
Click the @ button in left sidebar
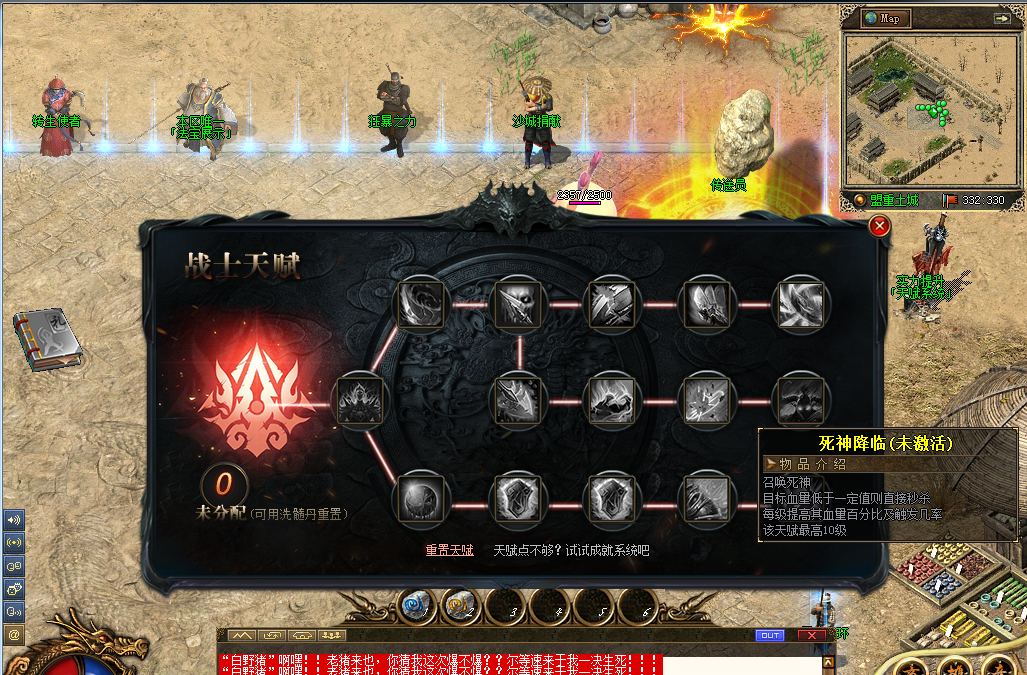[14, 634]
